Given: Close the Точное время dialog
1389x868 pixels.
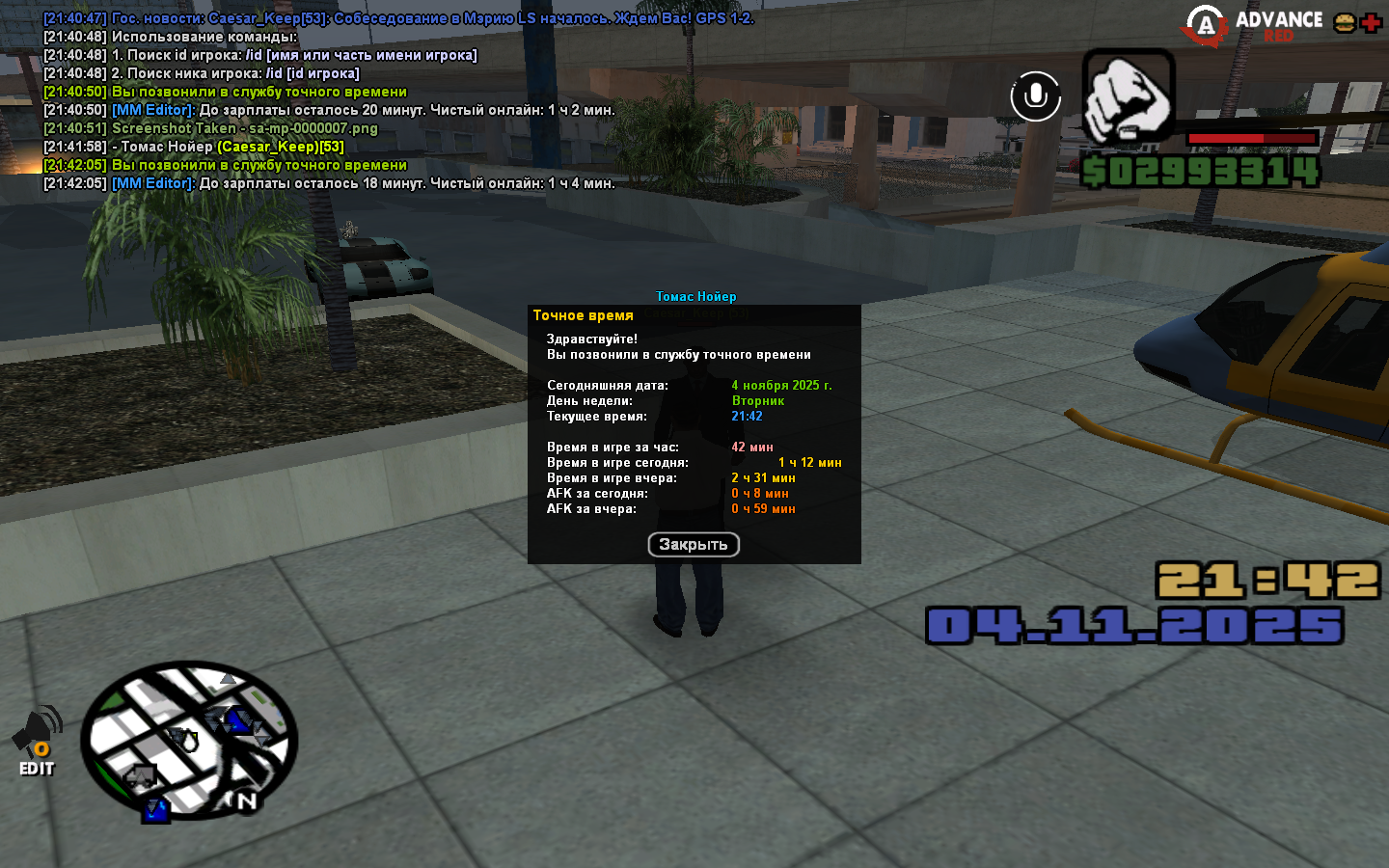Looking at the screenshot, I should click(694, 545).
